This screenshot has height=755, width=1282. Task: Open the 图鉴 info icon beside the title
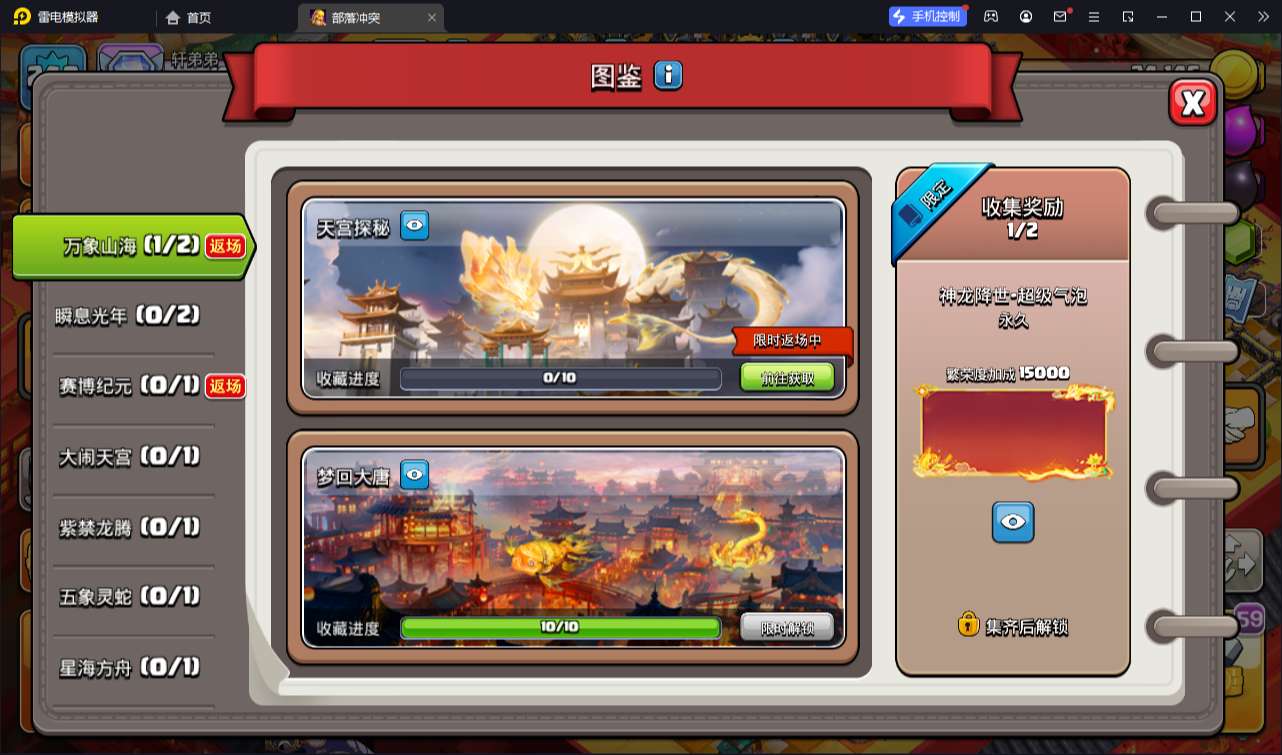(x=666, y=75)
